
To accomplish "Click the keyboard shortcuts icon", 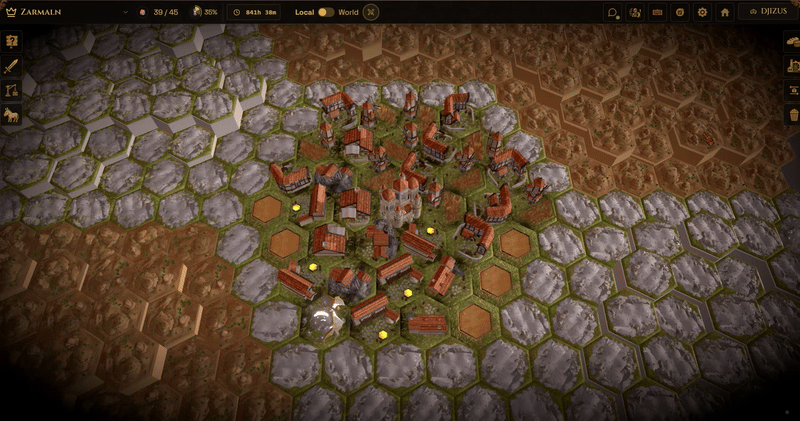I will pos(658,12).
